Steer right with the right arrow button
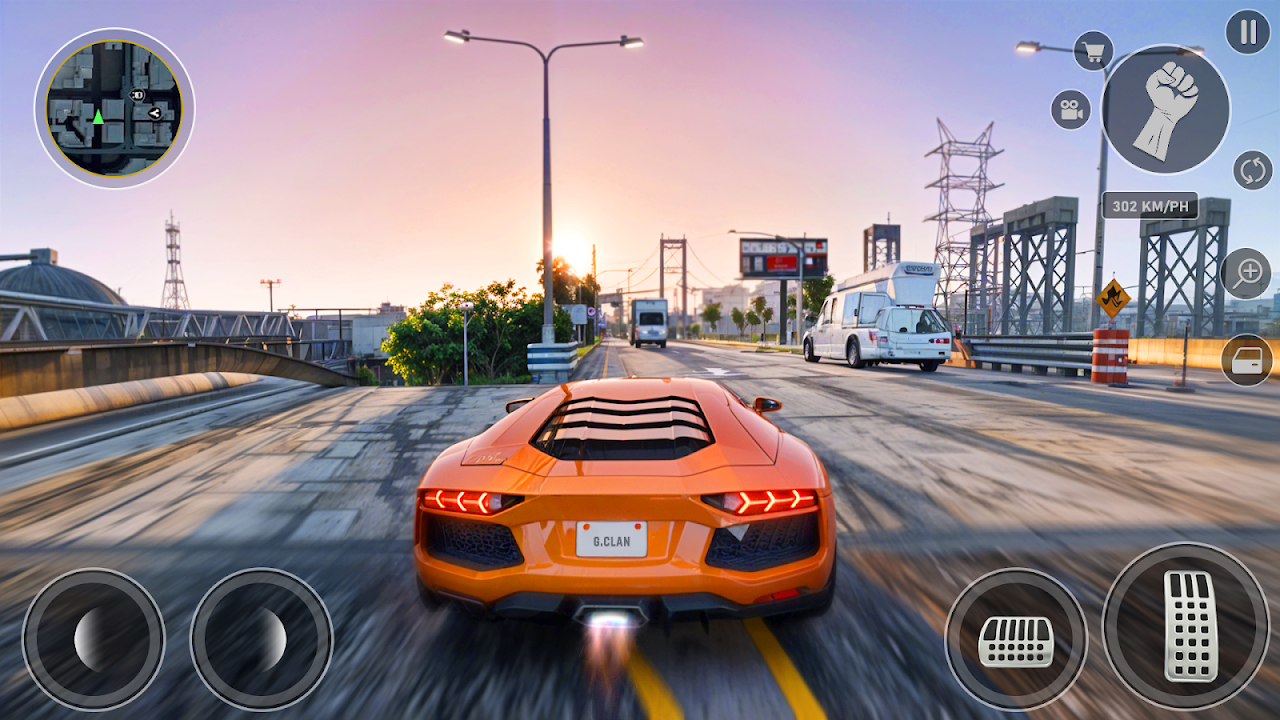This screenshot has height=720, width=1280. point(261,640)
